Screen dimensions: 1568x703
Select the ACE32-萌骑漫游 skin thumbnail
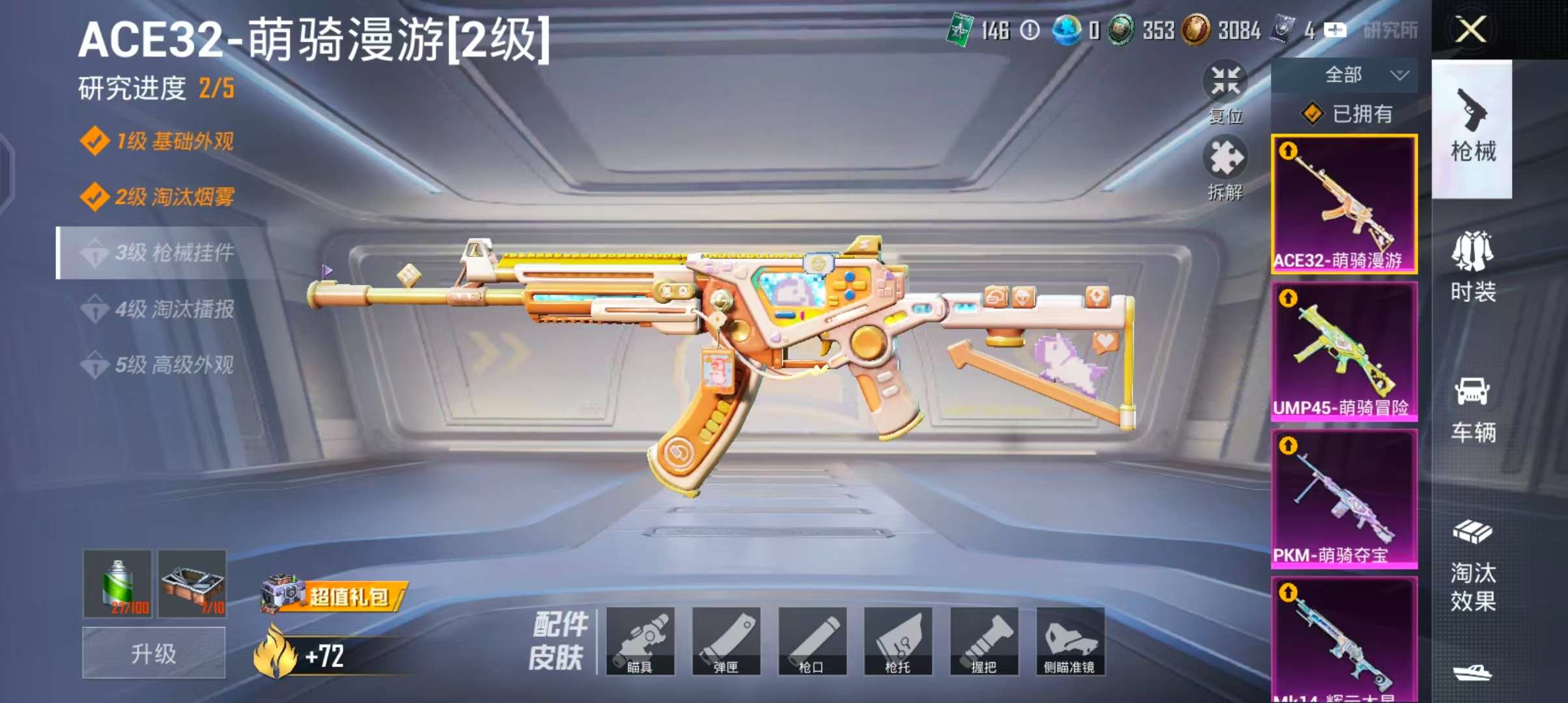(x=1344, y=204)
